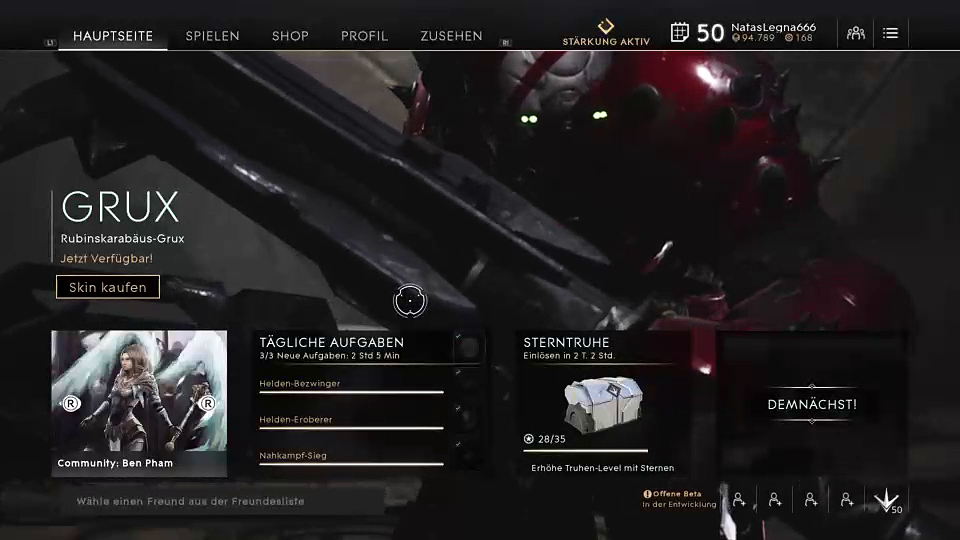Click the Stärkung Aktiv boost indicator

click(x=606, y=32)
